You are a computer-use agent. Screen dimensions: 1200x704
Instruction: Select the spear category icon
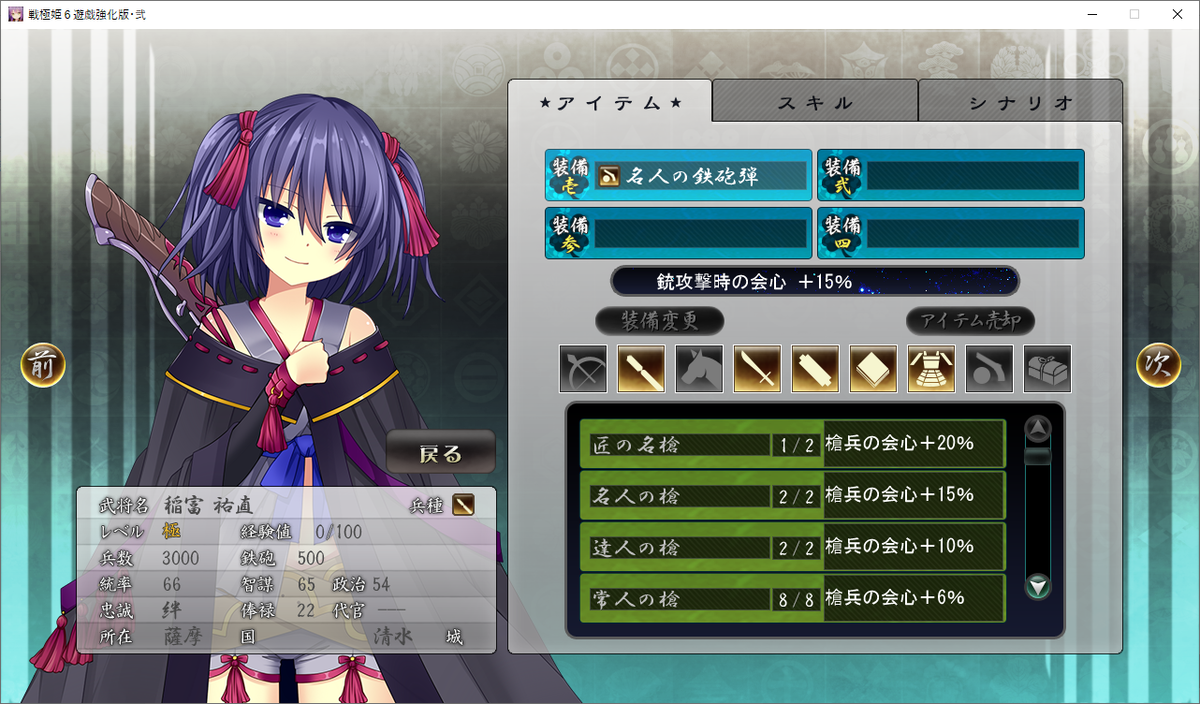(x=641, y=369)
